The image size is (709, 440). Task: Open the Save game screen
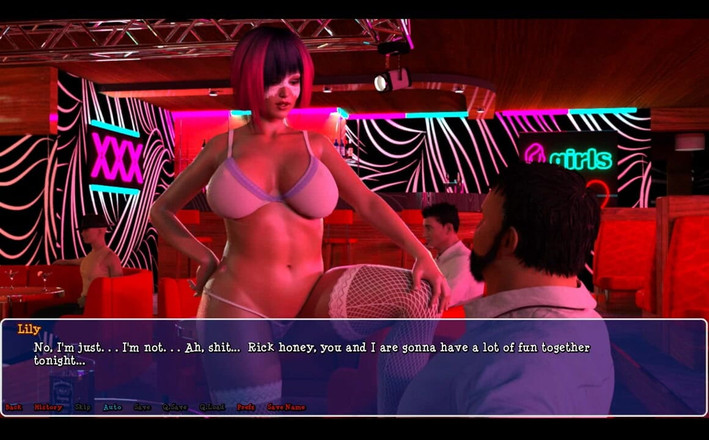click(143, 407)
